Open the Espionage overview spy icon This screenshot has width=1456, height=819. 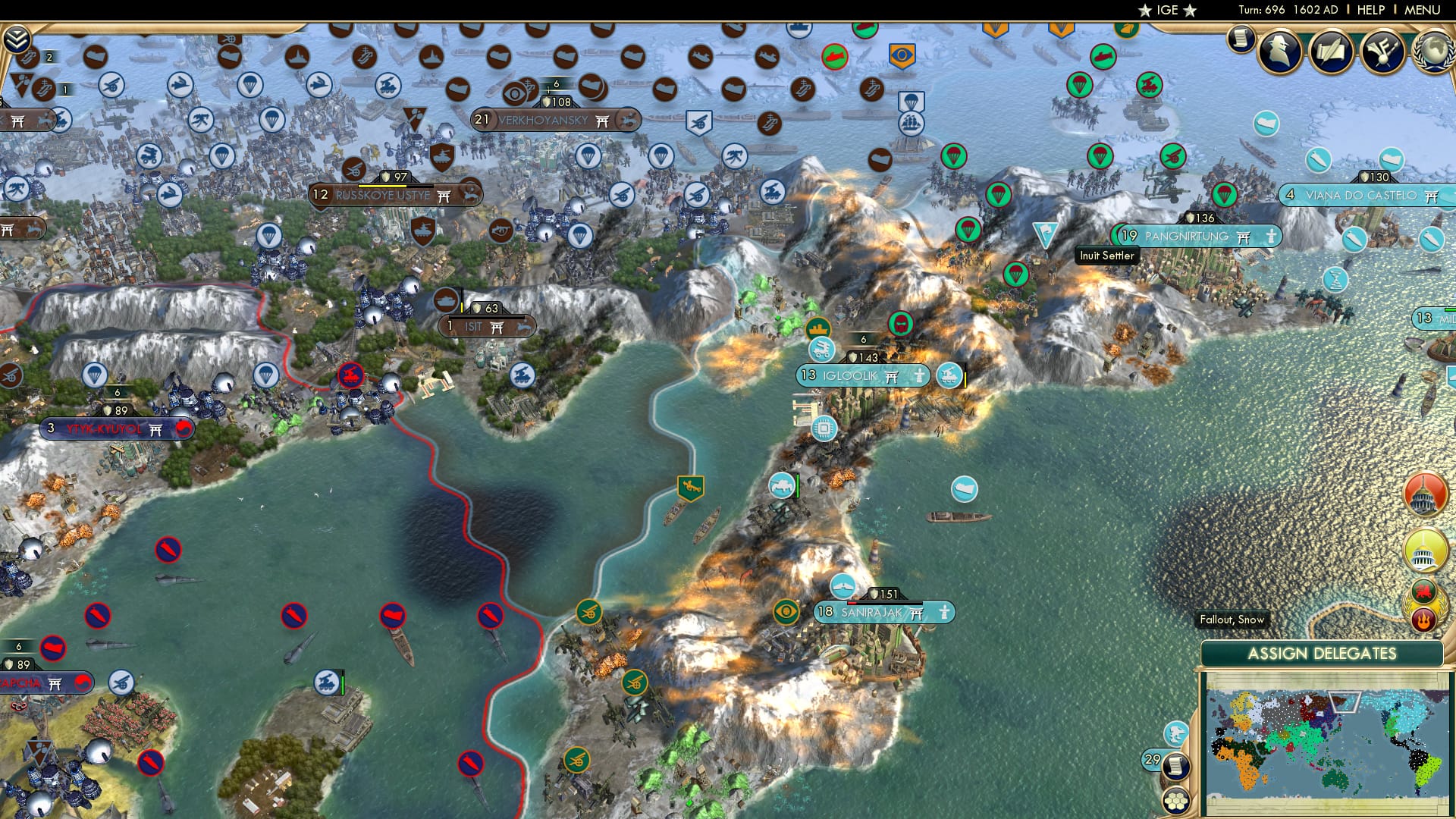[1280, 50]
